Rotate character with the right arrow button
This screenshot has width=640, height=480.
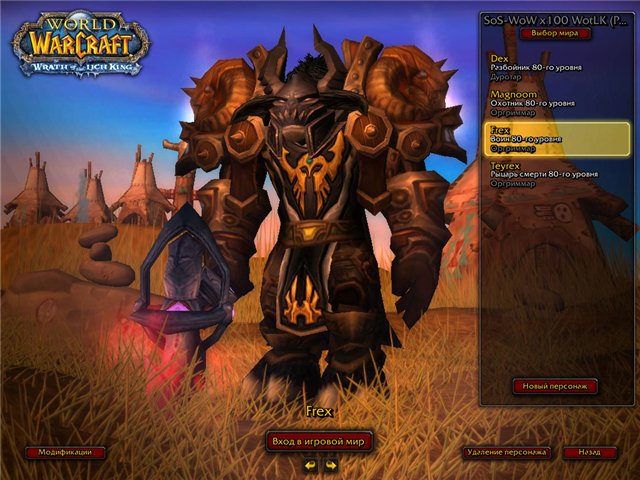coord(330,464)
